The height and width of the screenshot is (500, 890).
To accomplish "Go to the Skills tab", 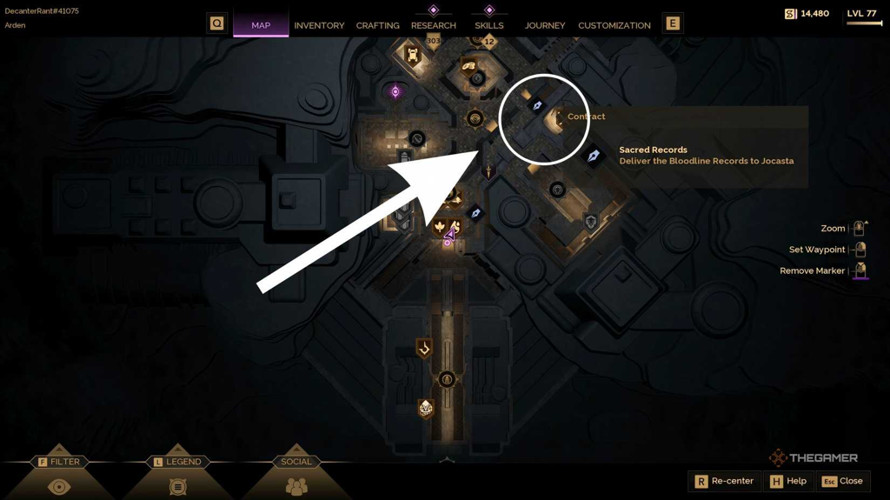I will (489, 25).
